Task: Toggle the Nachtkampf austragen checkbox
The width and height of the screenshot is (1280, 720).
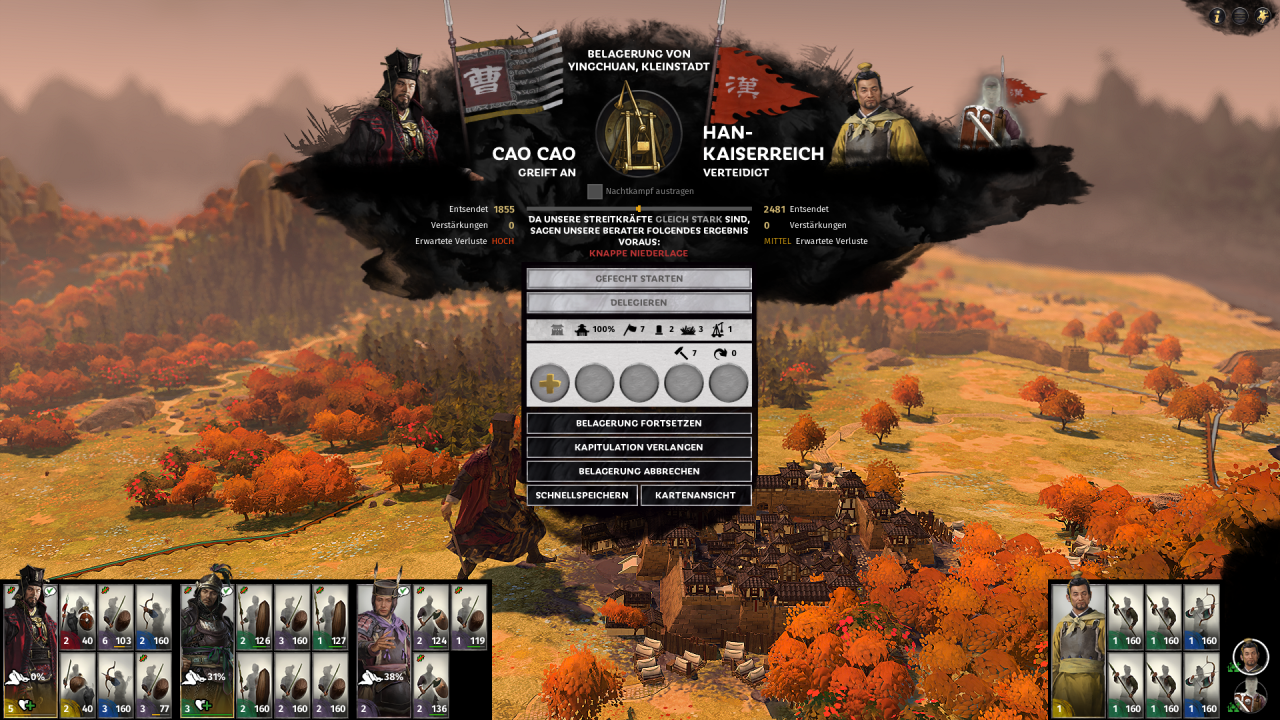Action: 595,191
